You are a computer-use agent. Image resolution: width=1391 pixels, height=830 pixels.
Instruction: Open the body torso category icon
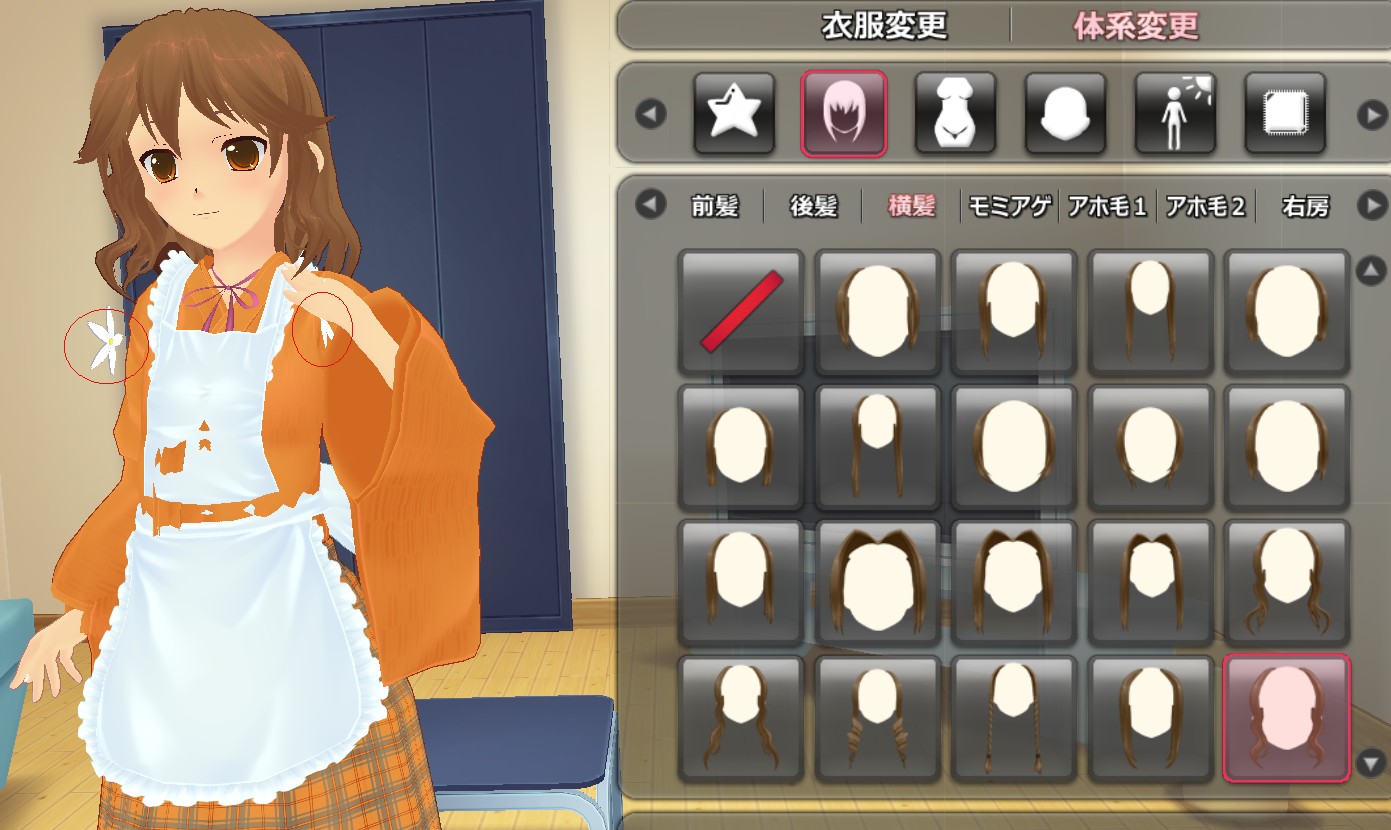(955, 114)
